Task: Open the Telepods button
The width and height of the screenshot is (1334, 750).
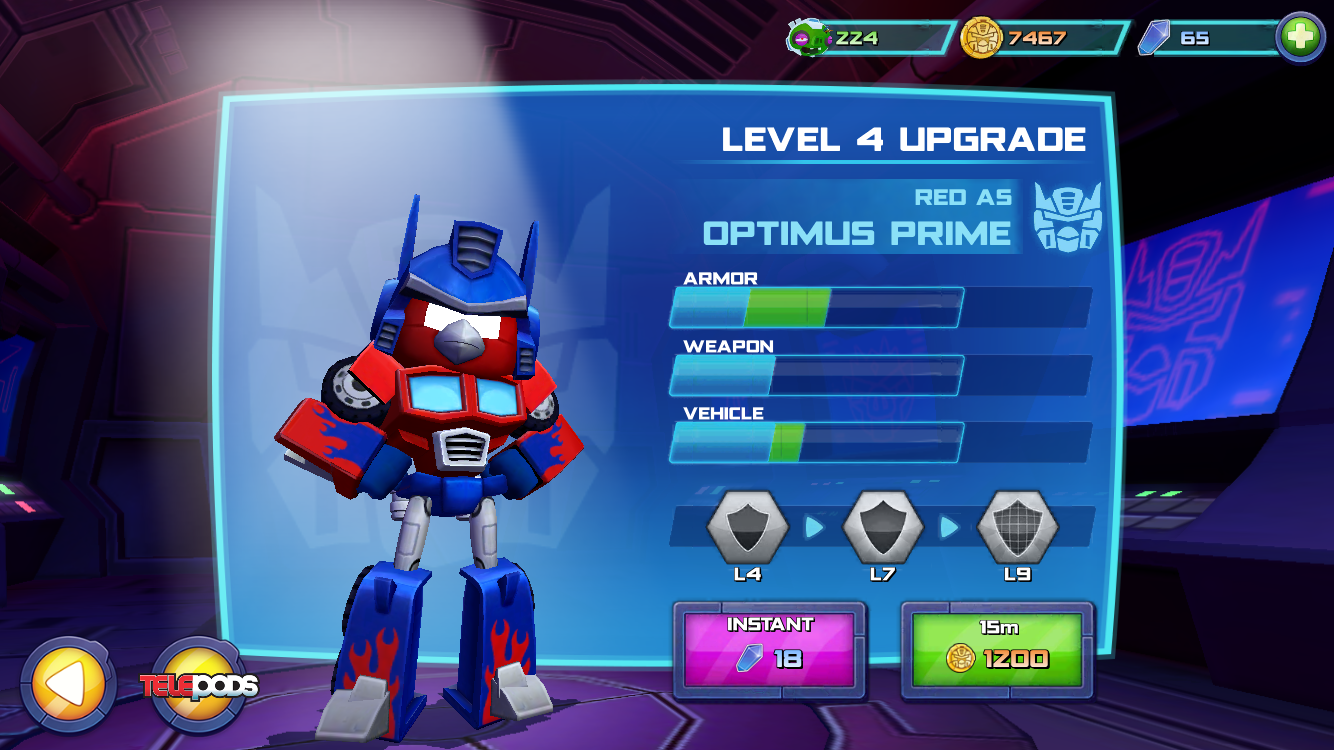Action: pyautogui.click(x=199, y=685)
